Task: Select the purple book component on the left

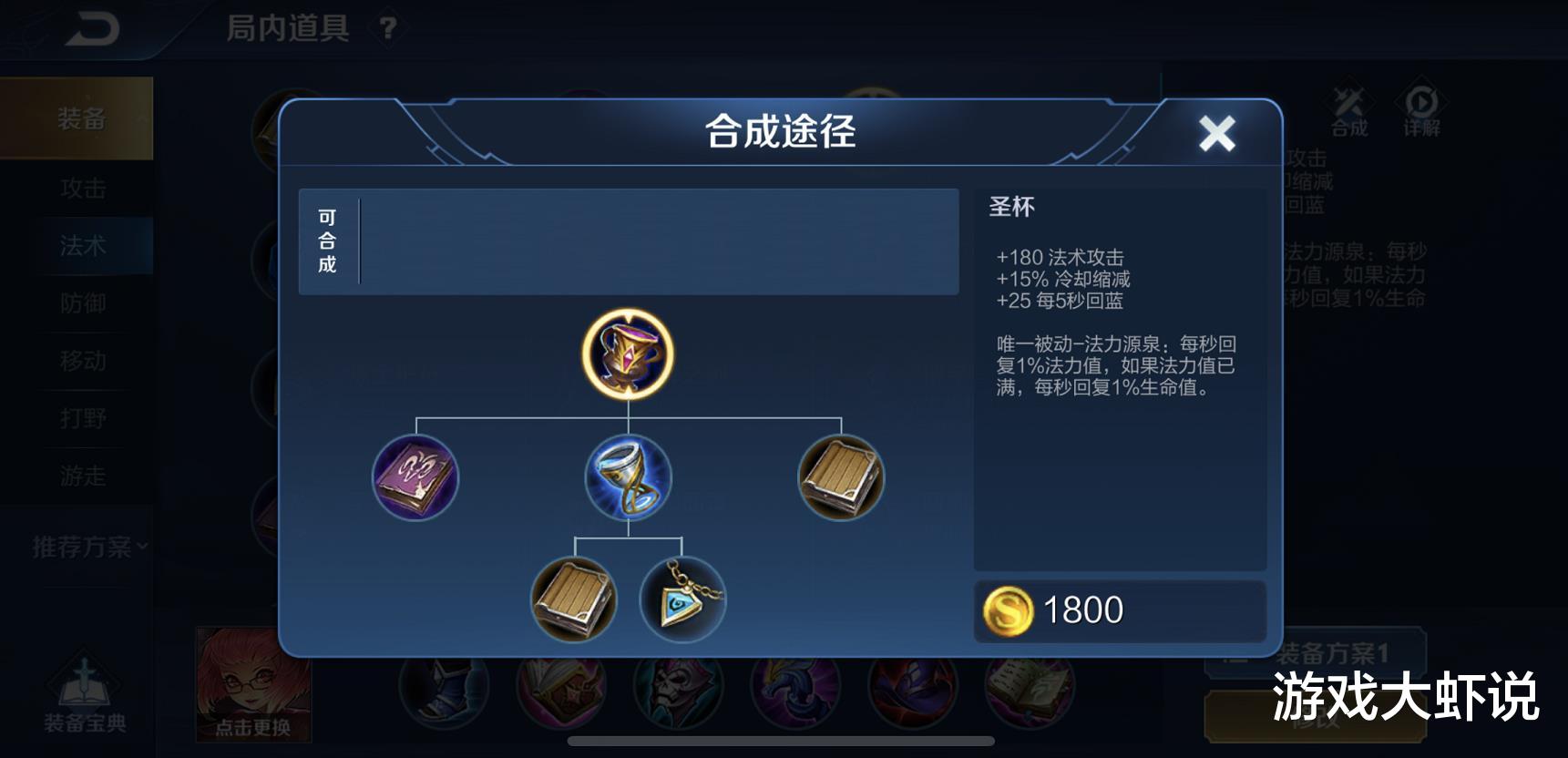Action: [415, 477]
